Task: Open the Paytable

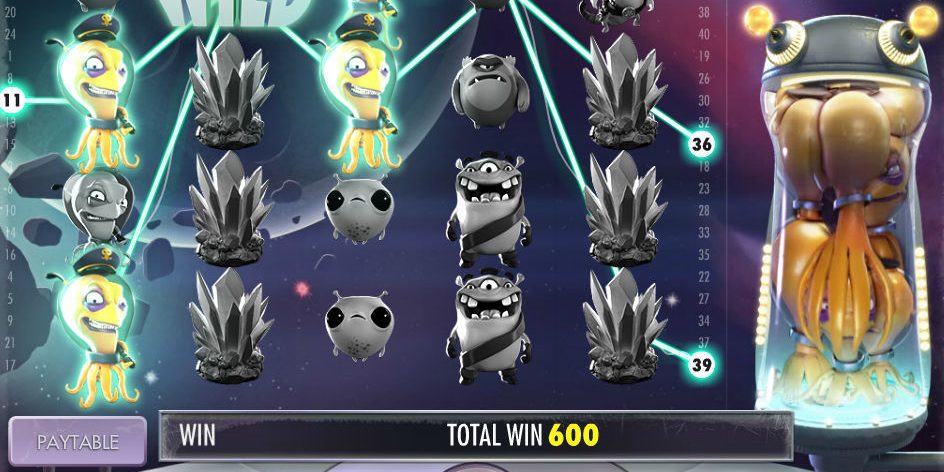Action: [78, 441]
